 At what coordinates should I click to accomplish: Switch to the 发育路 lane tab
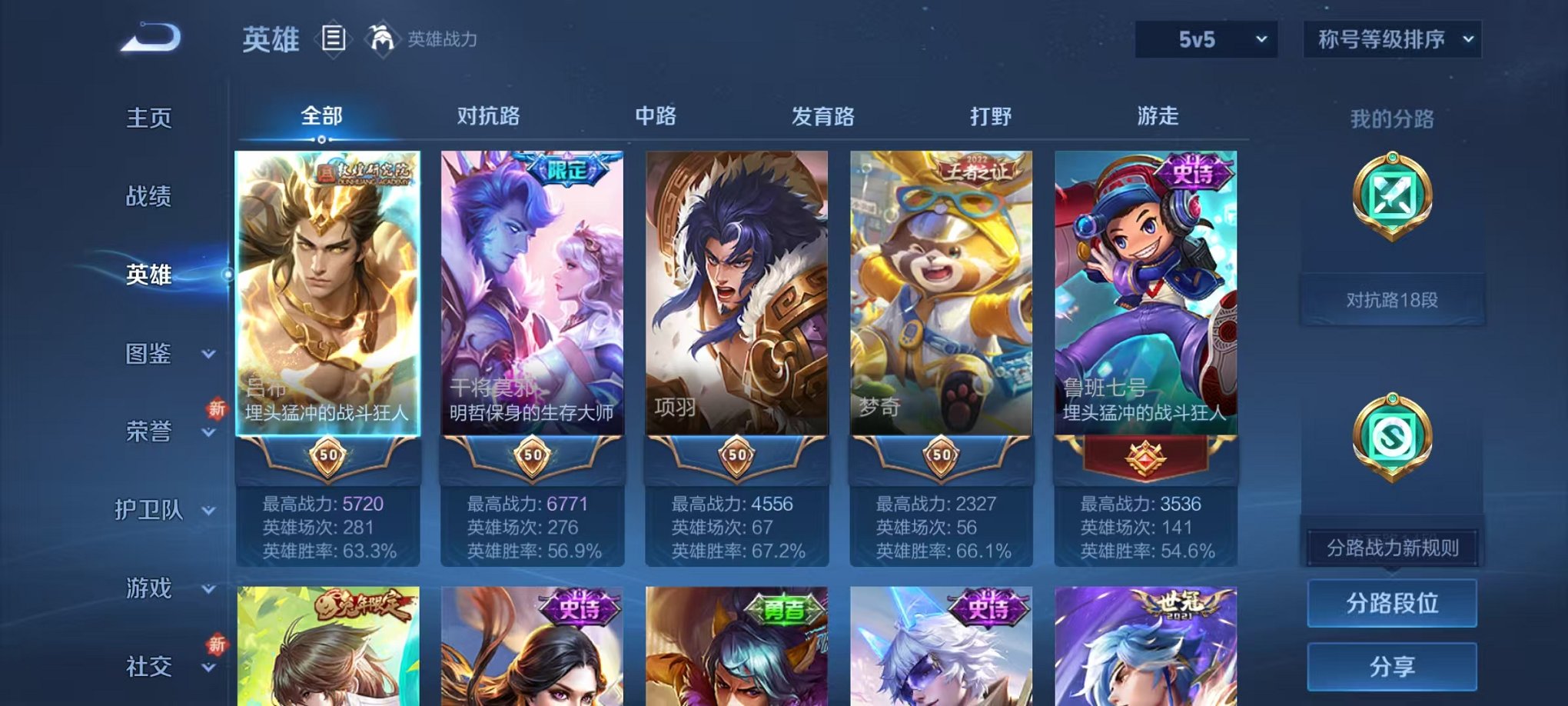tap(825, 117)
